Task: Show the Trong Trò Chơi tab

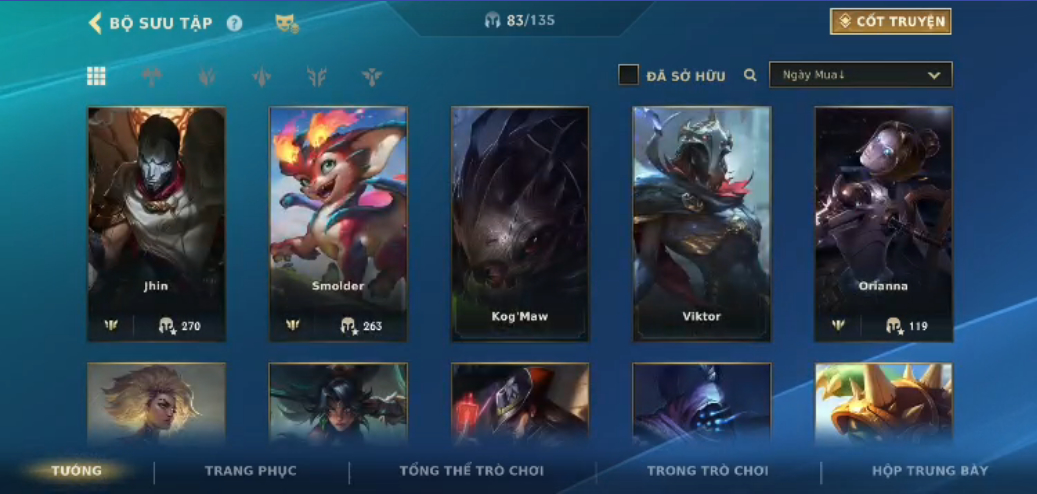Action: 708,471
